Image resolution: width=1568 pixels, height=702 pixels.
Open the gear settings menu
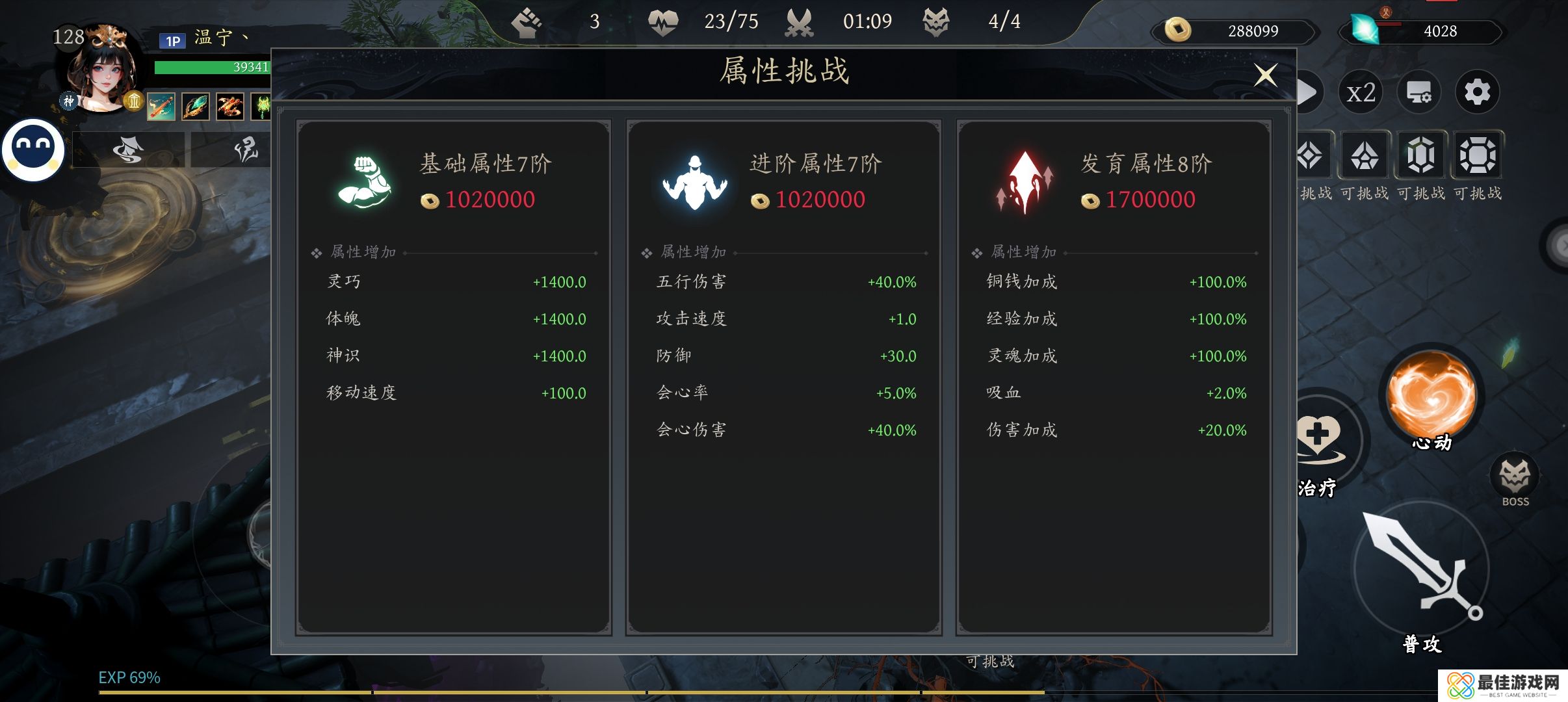point(1477,92)
